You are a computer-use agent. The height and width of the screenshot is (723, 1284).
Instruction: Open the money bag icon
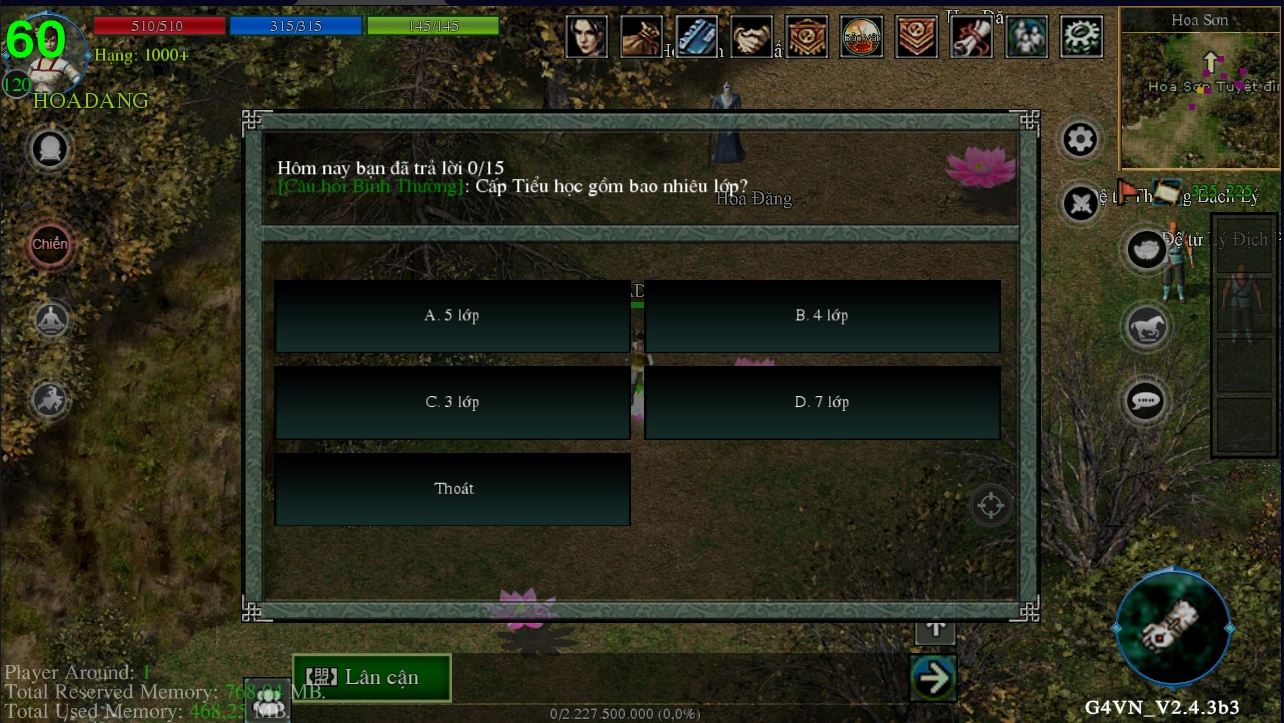(x=642, y=37)
